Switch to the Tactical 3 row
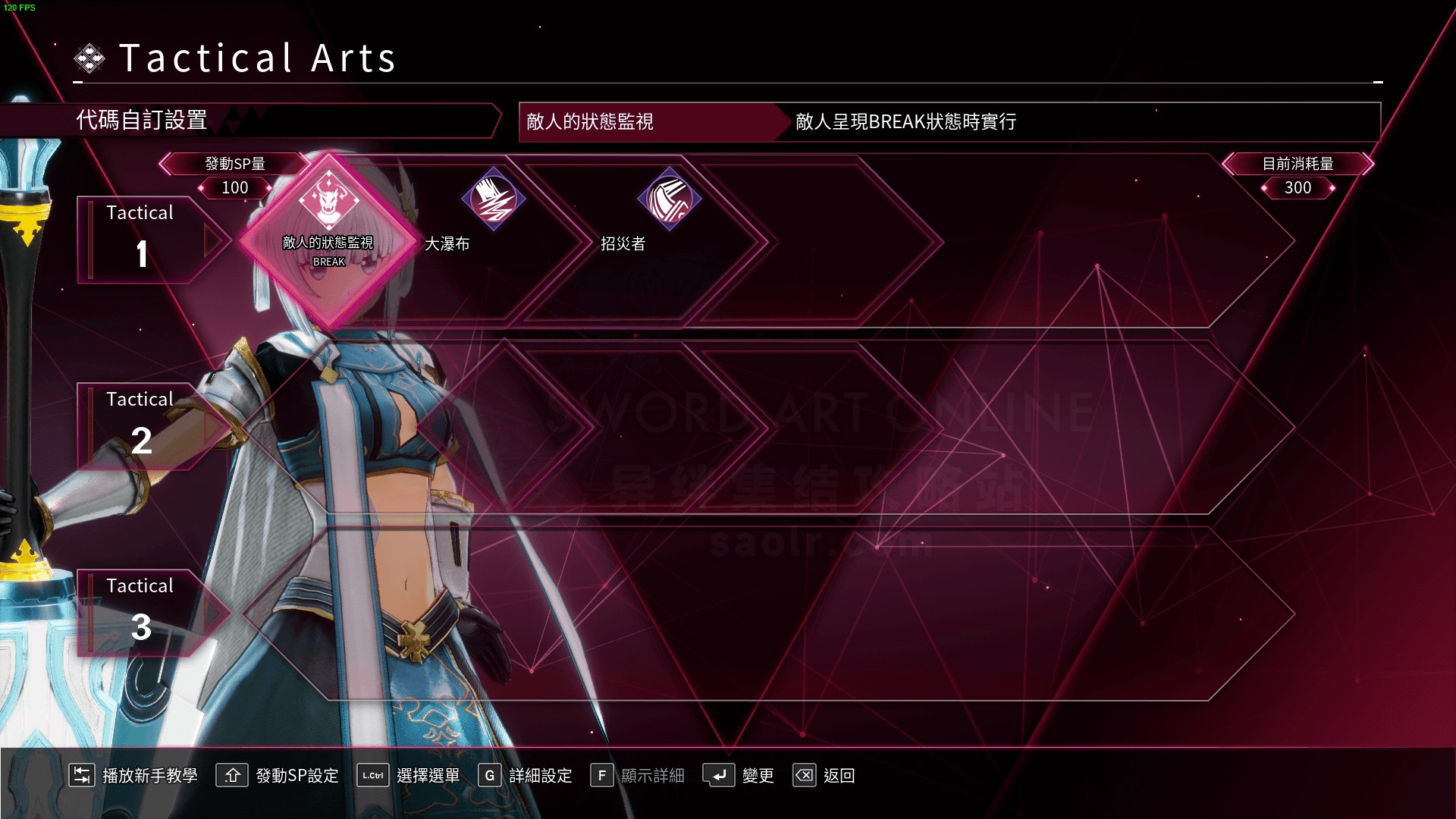The width and height of the screenshot is (1456, 819). (x=141, y=613)
